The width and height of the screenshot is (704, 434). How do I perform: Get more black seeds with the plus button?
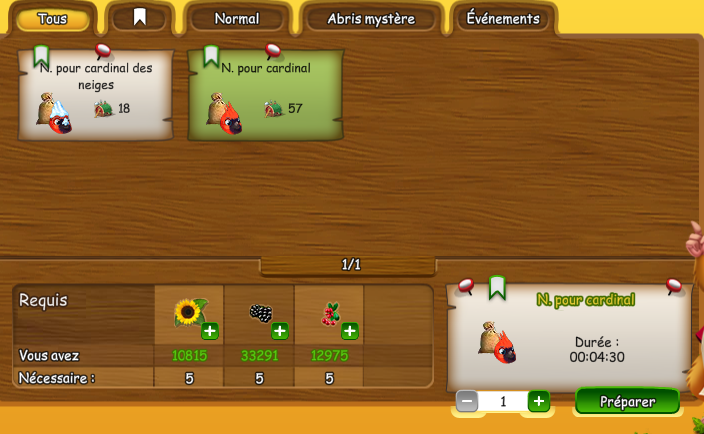click(280, 331)
